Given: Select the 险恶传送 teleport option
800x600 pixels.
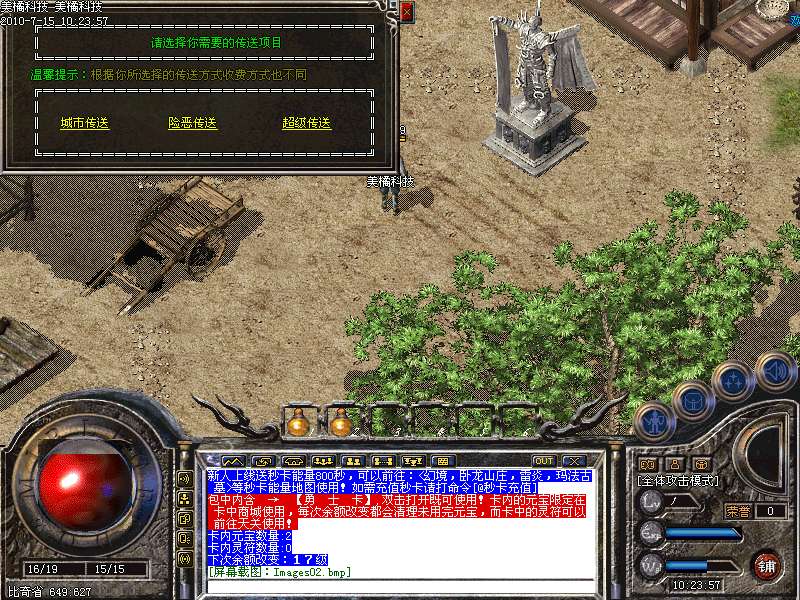Looking at the screenshot, I should (x=192, y=123).
